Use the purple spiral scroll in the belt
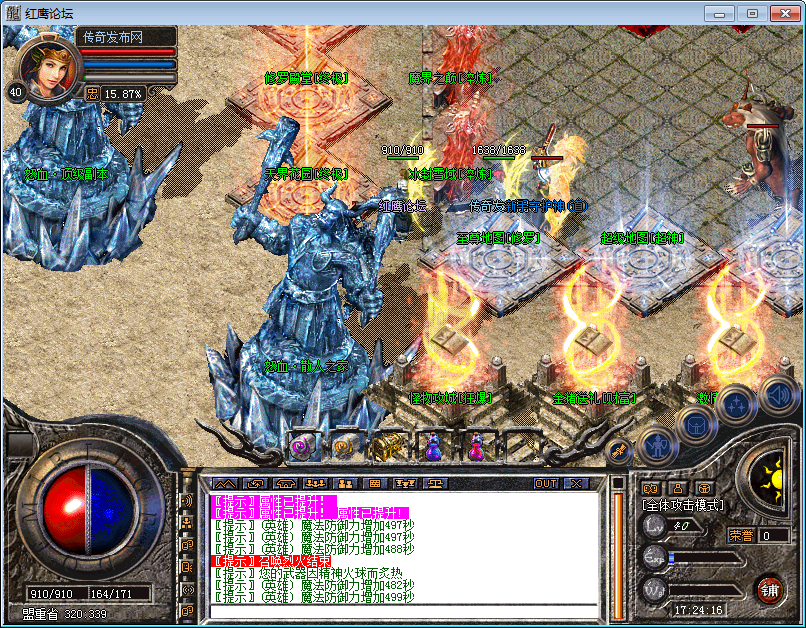 (302, 447)
